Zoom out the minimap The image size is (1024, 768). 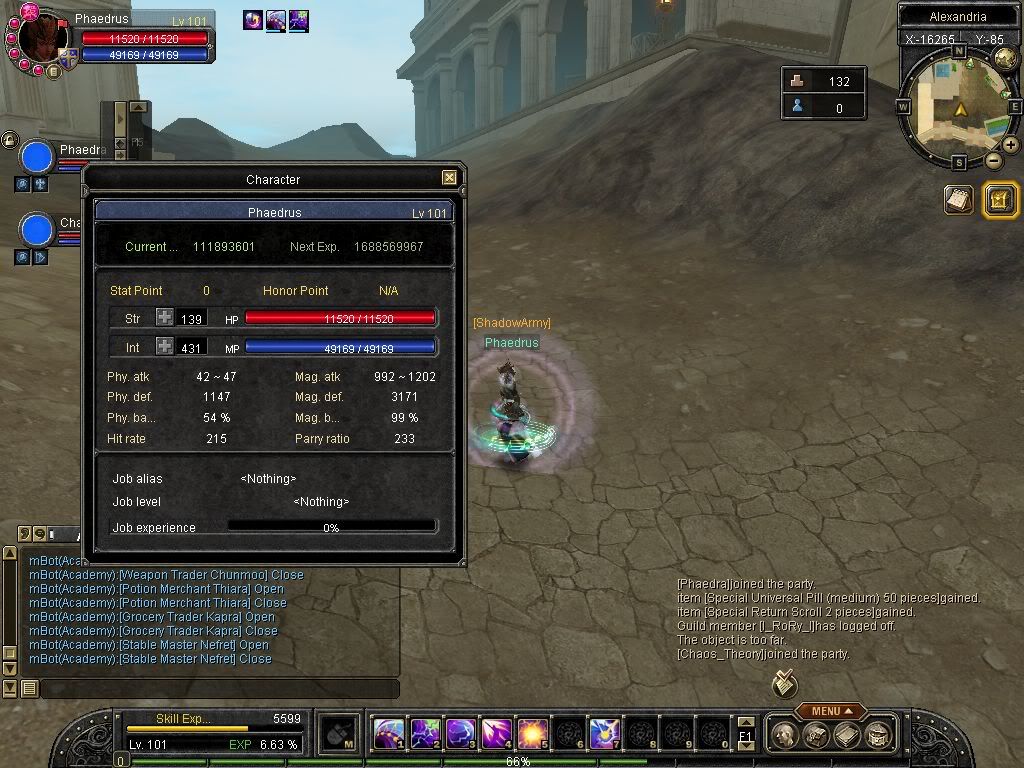coord(993,160)
